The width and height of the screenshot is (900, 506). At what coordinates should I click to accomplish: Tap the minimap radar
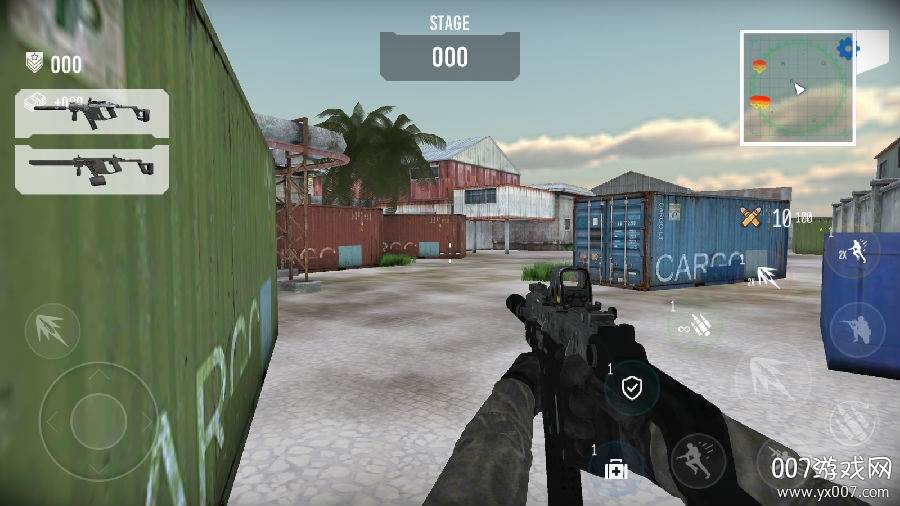click(796, 88)
